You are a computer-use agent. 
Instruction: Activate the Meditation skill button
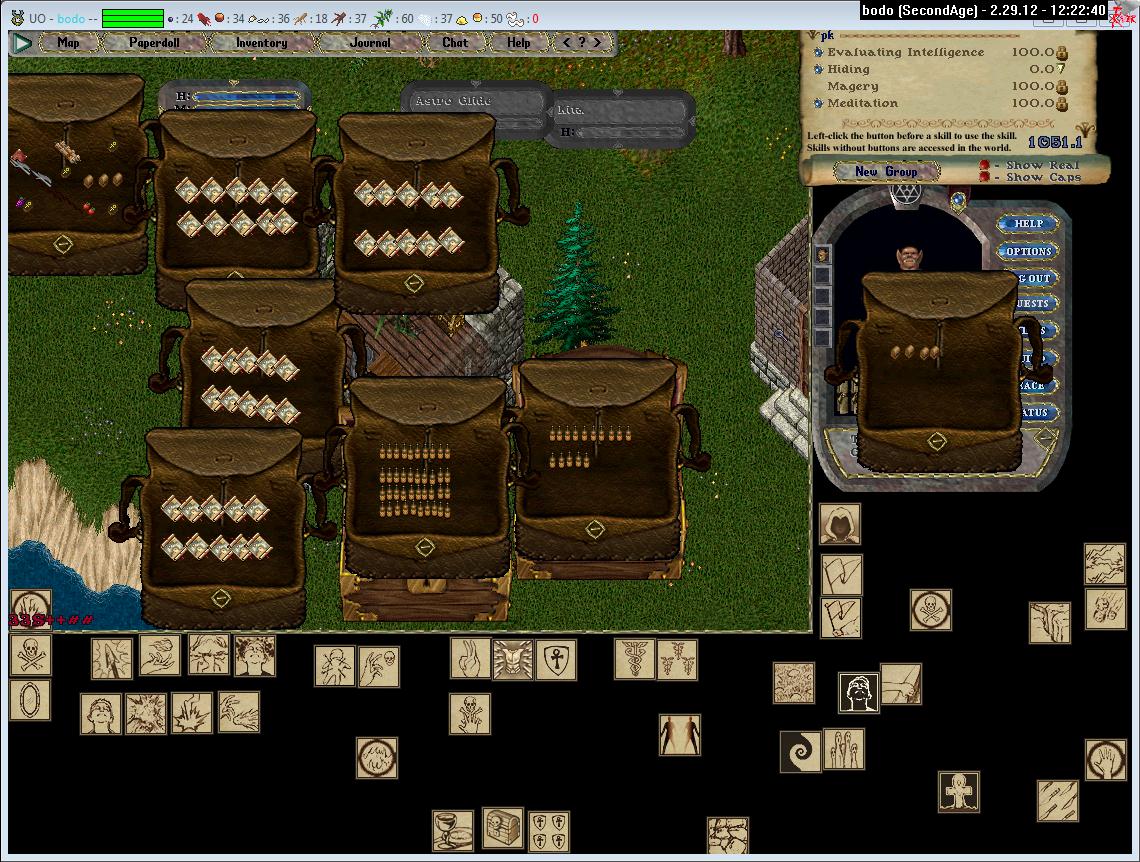pos(819,103)
